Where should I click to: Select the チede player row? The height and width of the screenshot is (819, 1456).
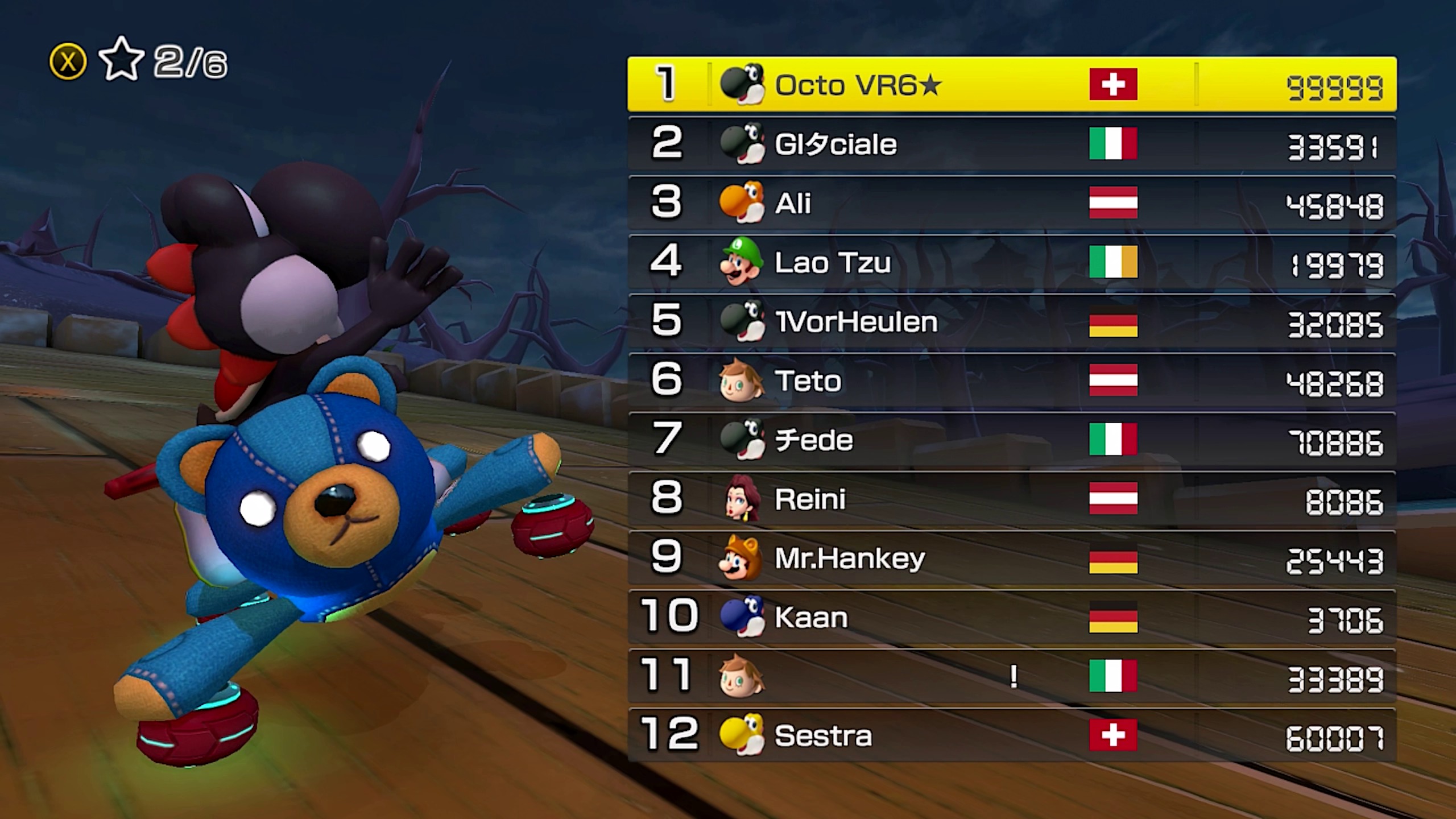tap(1011, 440)
